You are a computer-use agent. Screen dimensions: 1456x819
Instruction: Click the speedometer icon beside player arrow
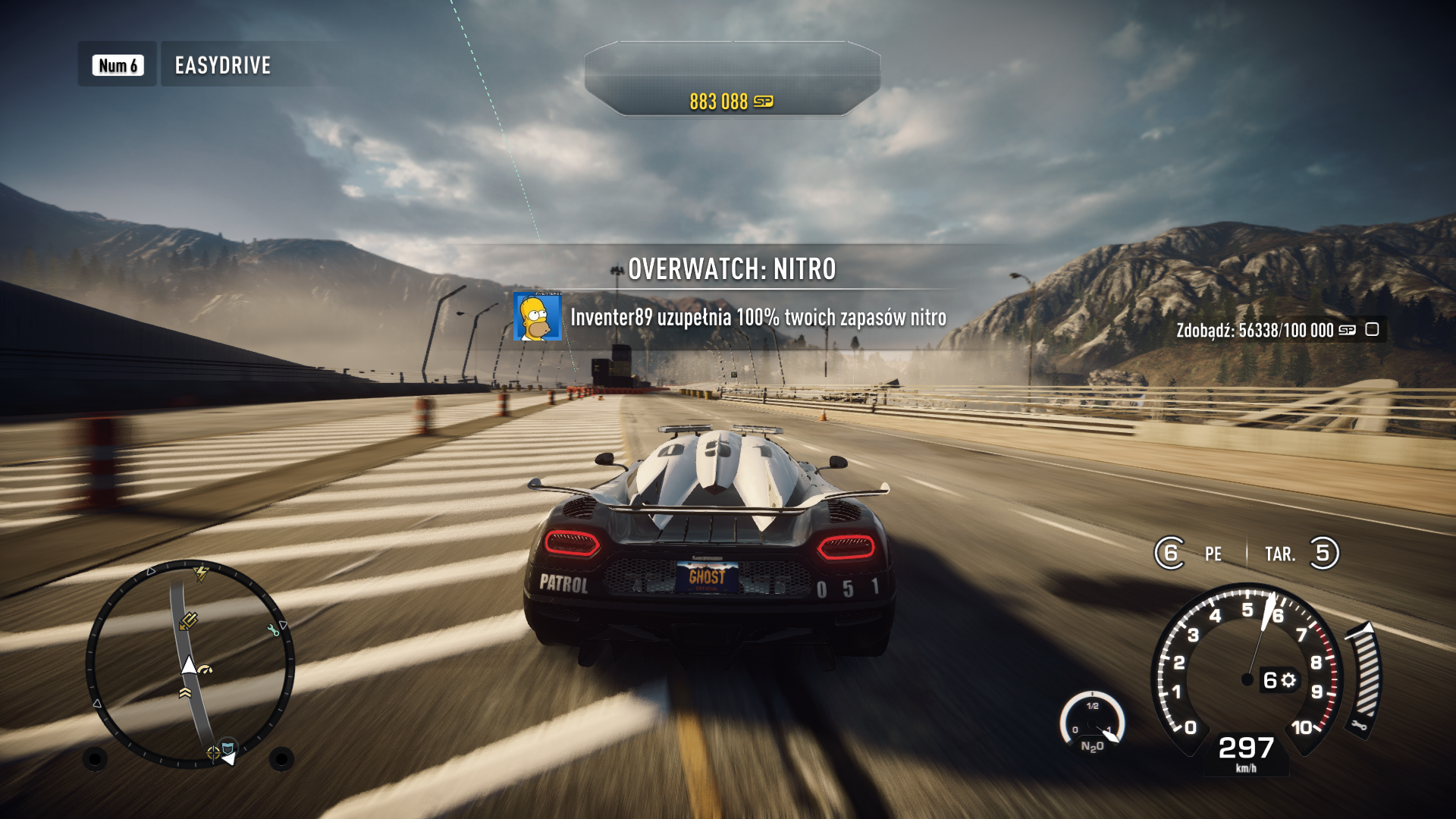pyautogui.click(x=204, y=667)
